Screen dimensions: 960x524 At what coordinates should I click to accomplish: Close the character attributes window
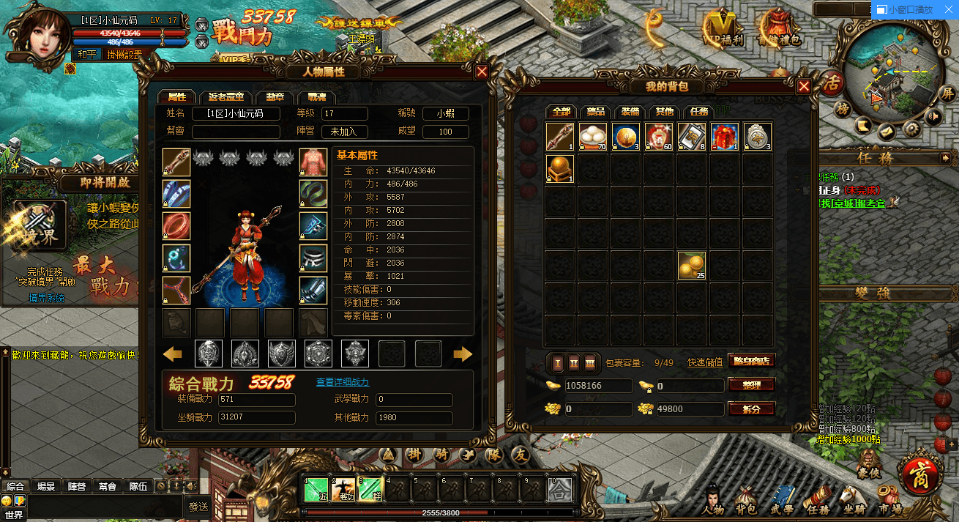coord(482,72)
